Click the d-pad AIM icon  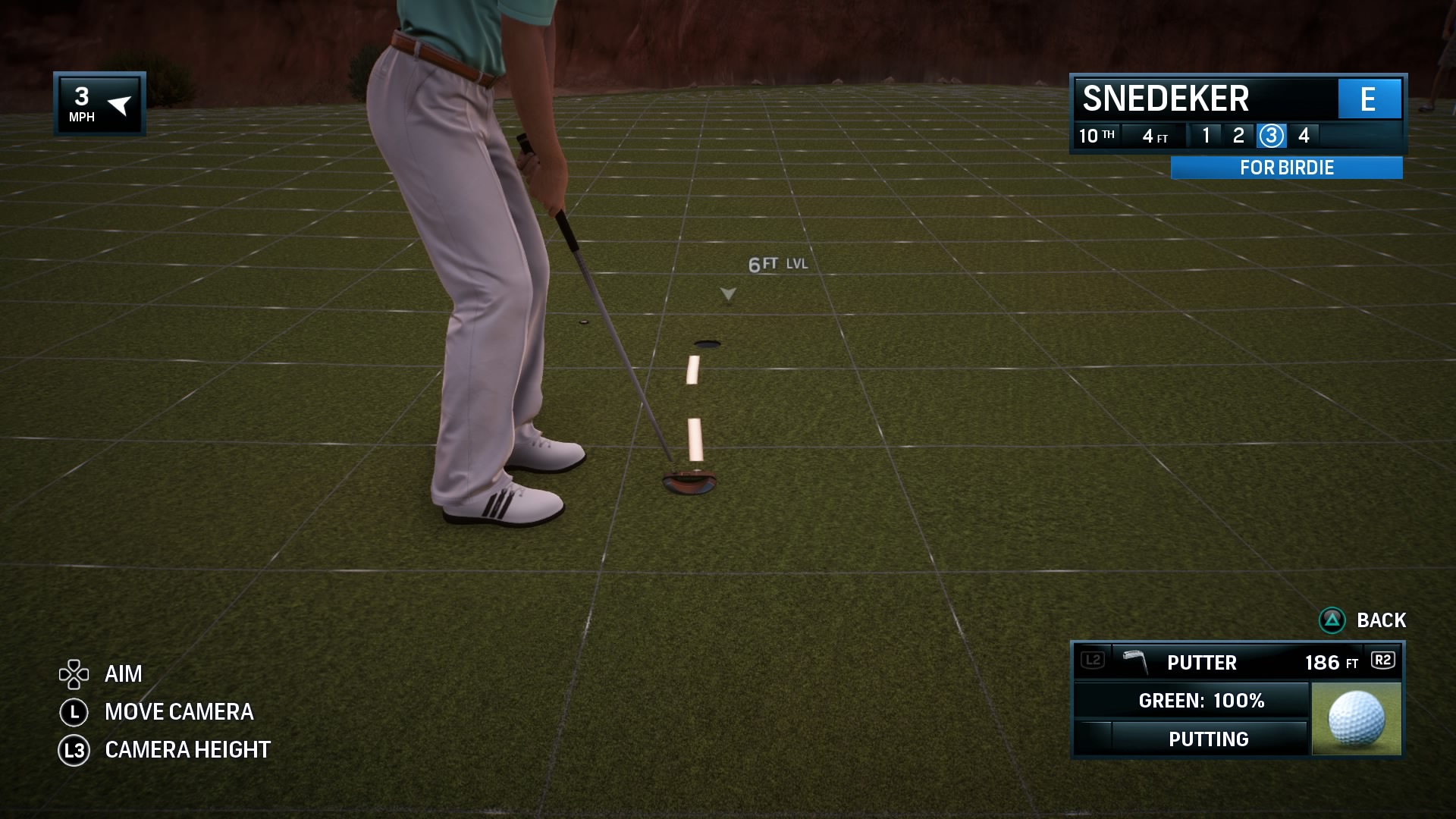point(74,673)
